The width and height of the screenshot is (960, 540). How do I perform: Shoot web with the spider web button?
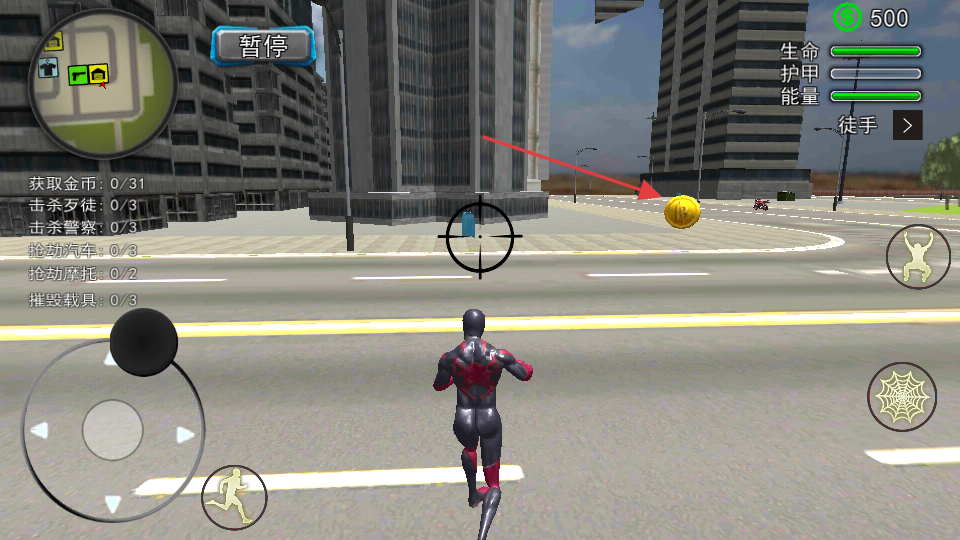pyautogui.click(x=901, y=397)
